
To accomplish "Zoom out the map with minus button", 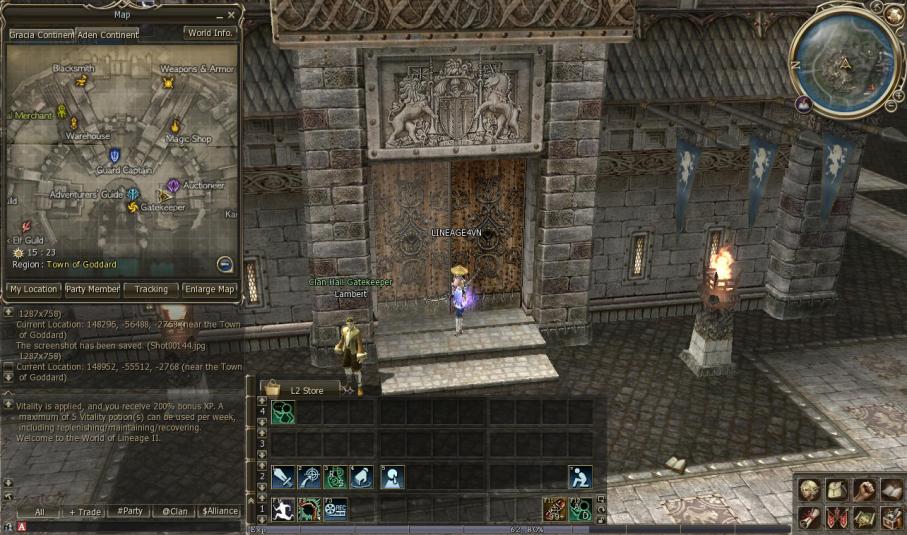I will click(225, 264).
